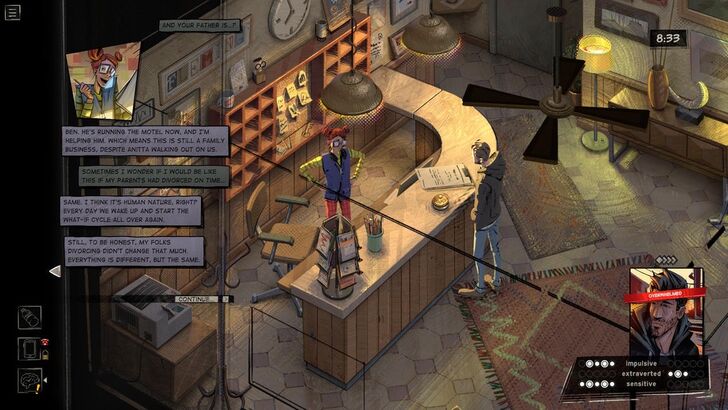Viewport: 728px width, 410px height.
Task: Open the water bottle inventory icon
Action: coord(30,318)
